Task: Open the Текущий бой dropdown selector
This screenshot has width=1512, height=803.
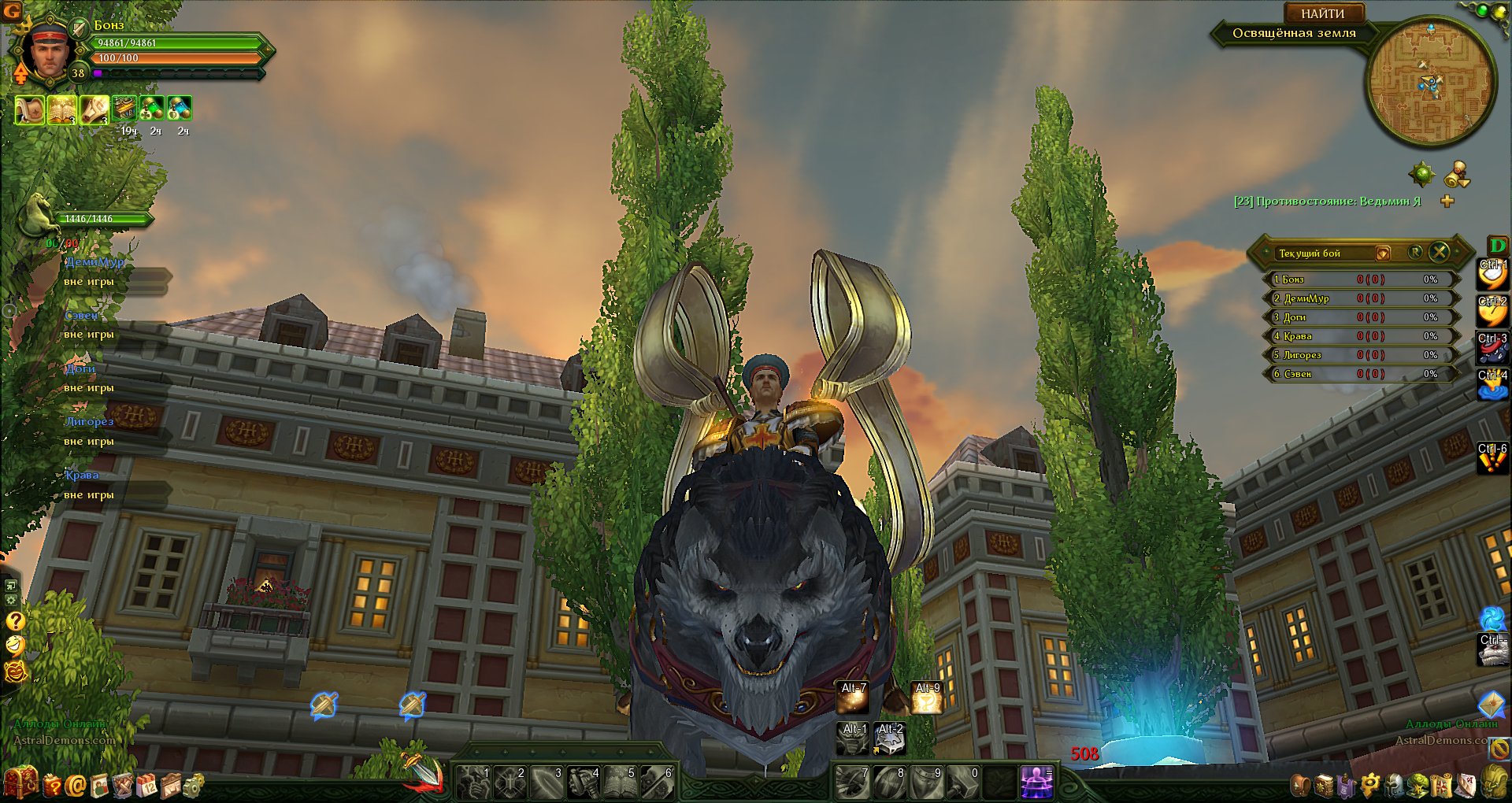Action: click(1382, 253)
